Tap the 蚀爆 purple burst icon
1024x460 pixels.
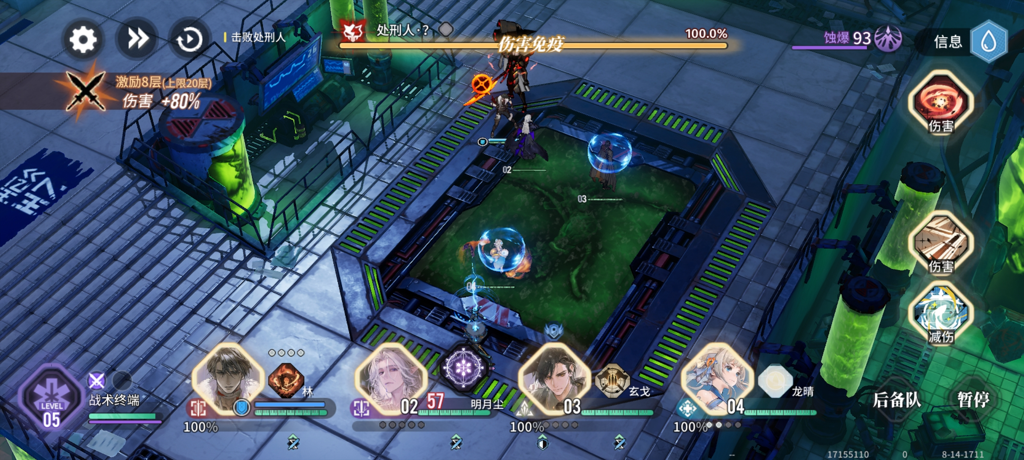point(888,39)
